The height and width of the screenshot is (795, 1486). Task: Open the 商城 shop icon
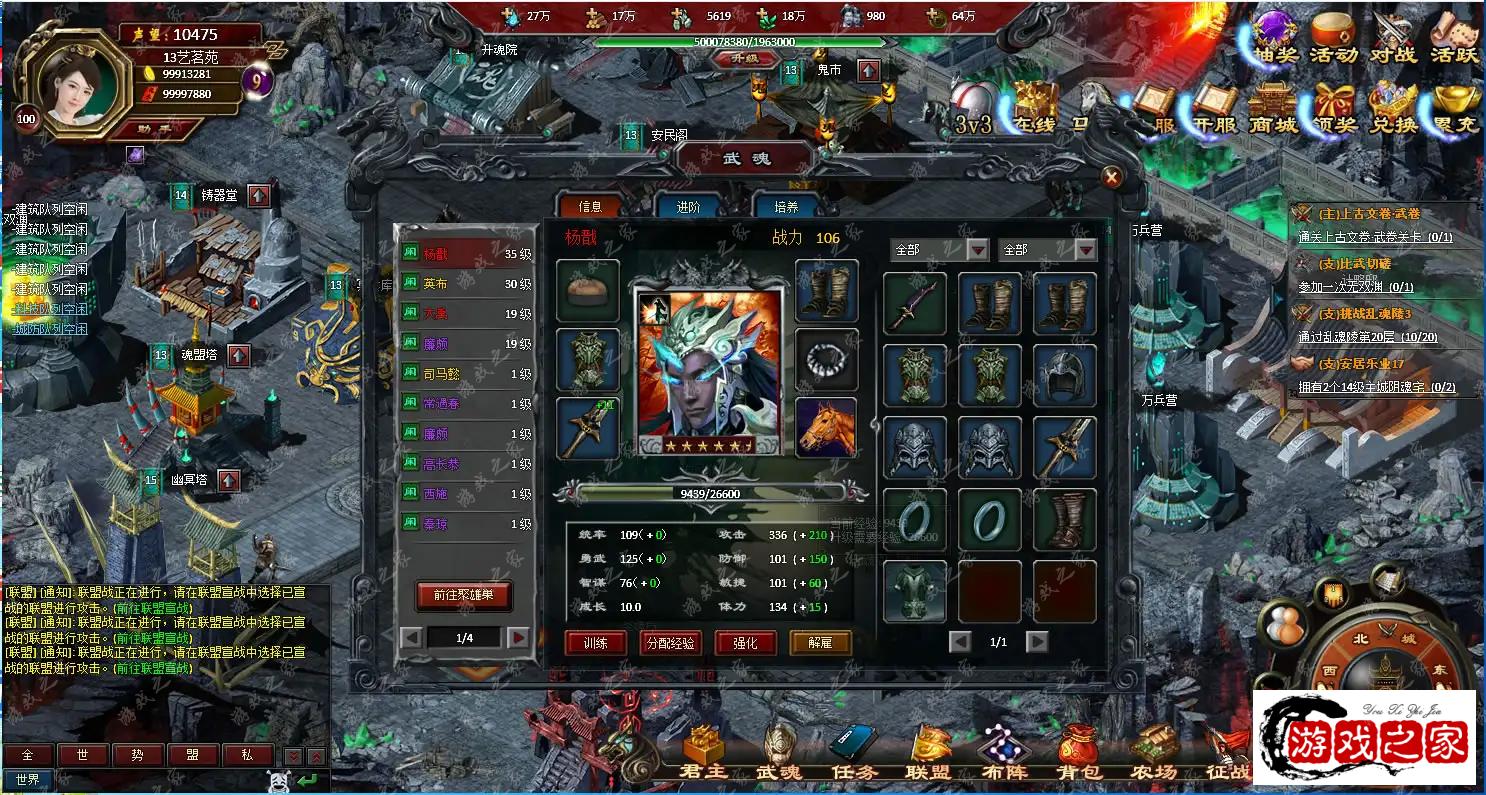pyautogui.click(x=1272, y=107)
